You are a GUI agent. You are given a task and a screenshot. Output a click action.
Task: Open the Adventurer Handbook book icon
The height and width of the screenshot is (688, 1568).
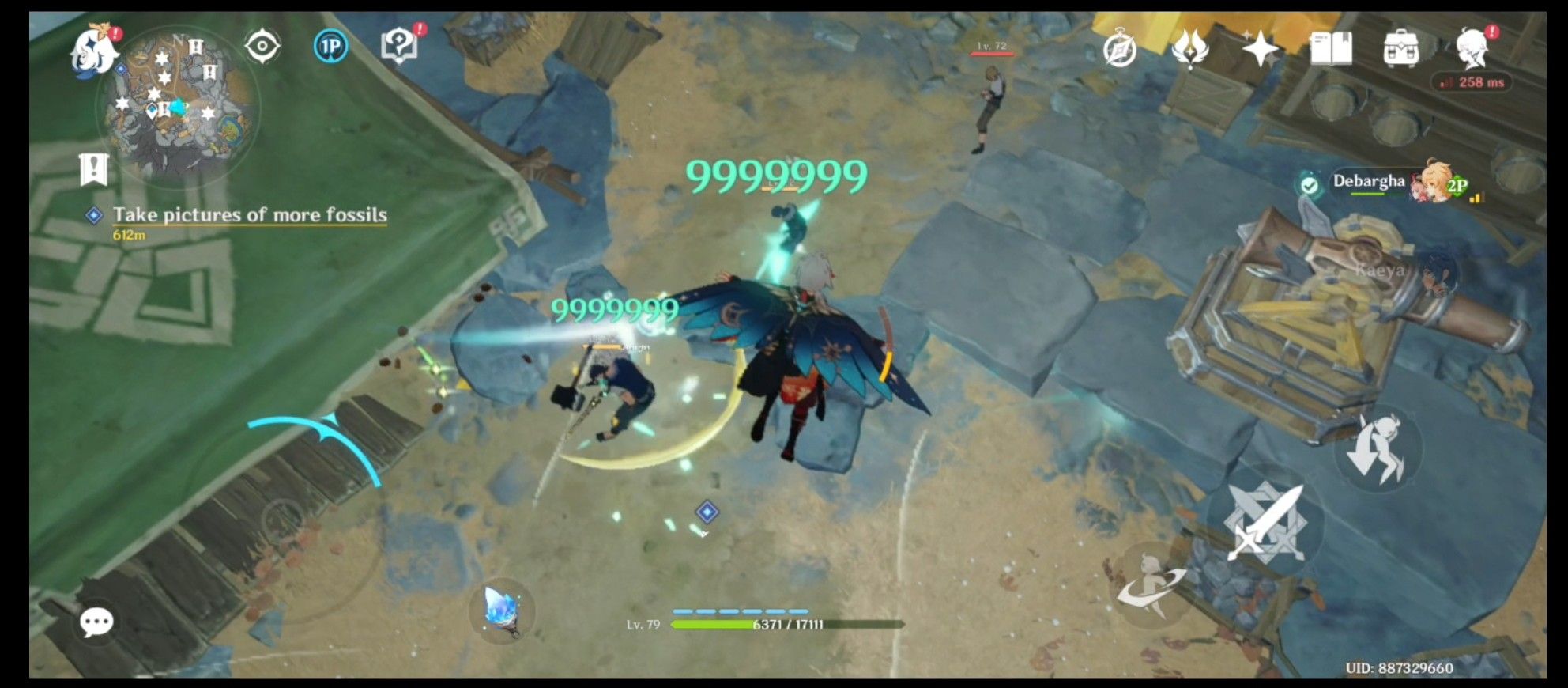1330,47
